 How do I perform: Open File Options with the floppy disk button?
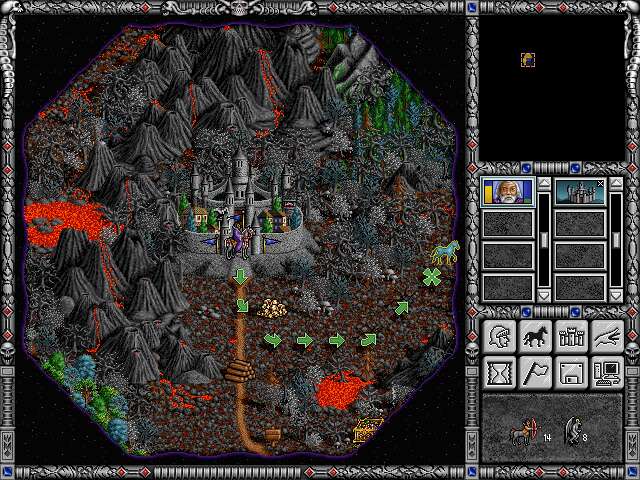tap(571, 373)
